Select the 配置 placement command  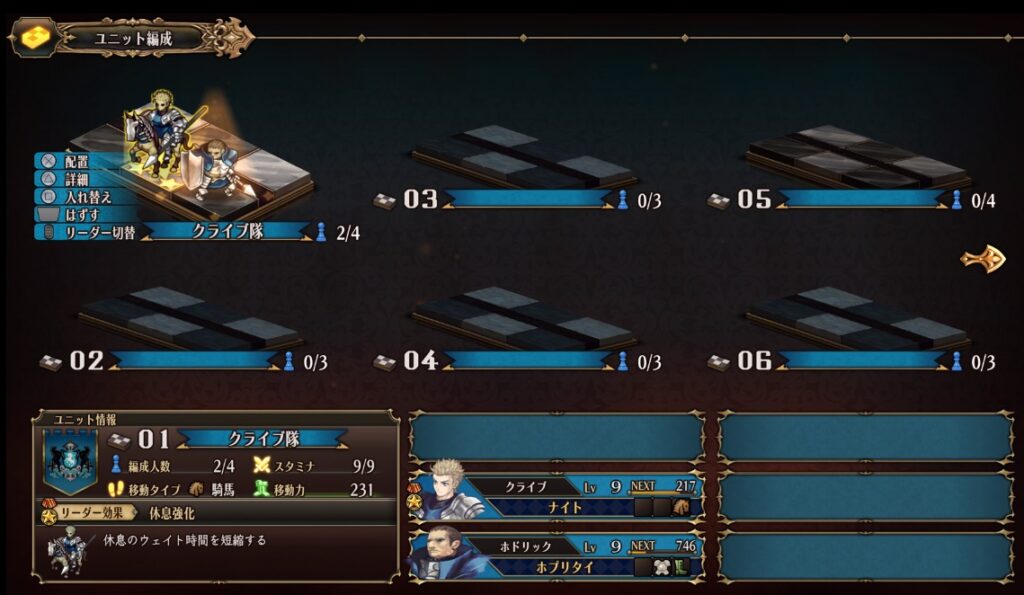(76, 161)
